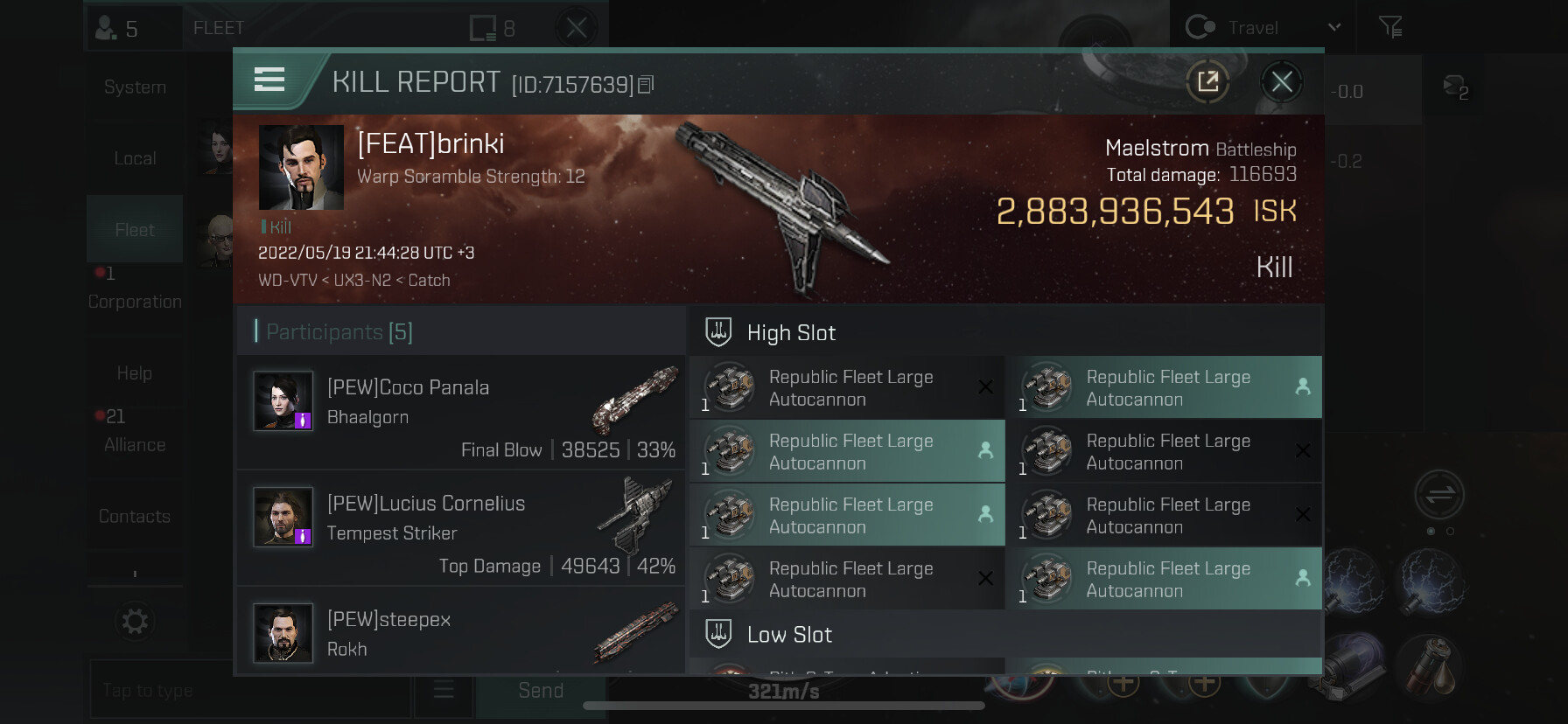View brinki's character portrait

tap(301, 167)
